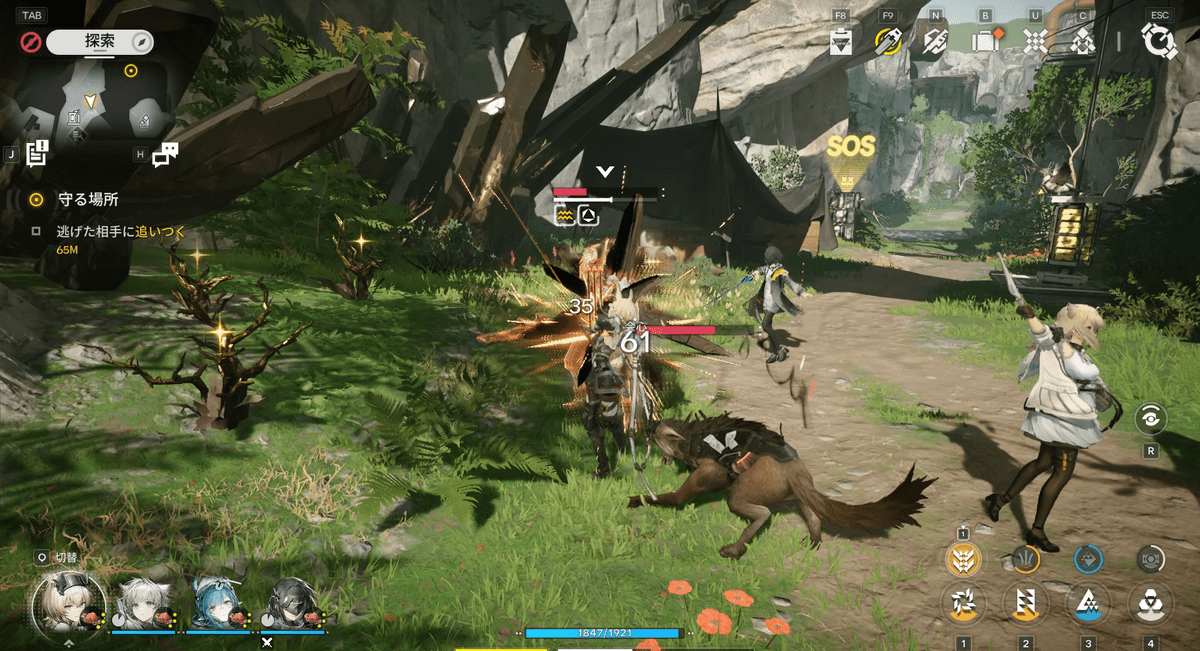The image size is (1200, 651).
Task: Open the main system menu ring icon
Action: pos(1159,41)
